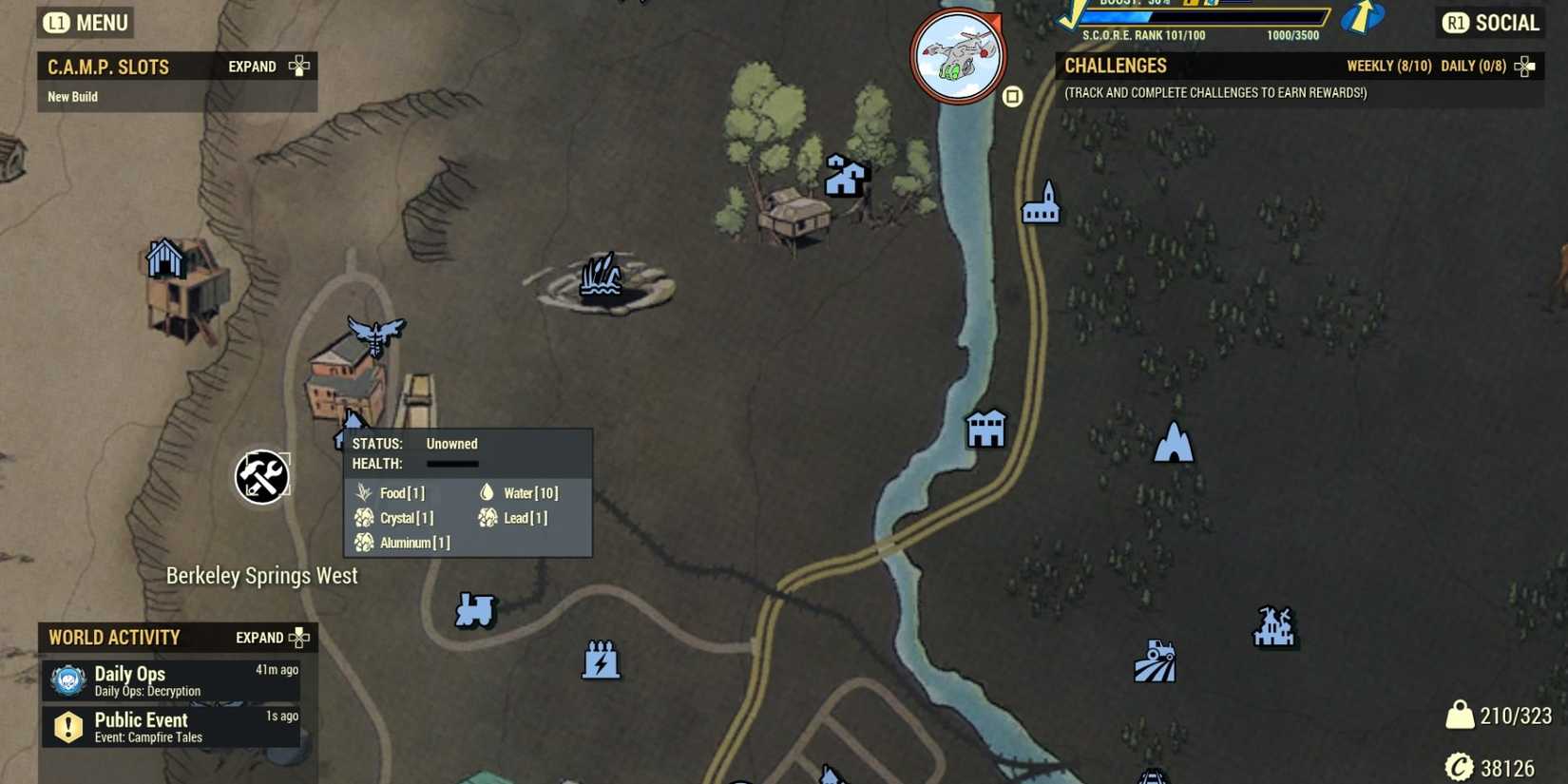Screen dimensions: 1568x784
Task: Select the Berkeley Springs West workshop icon
Action: pos(261,478)
